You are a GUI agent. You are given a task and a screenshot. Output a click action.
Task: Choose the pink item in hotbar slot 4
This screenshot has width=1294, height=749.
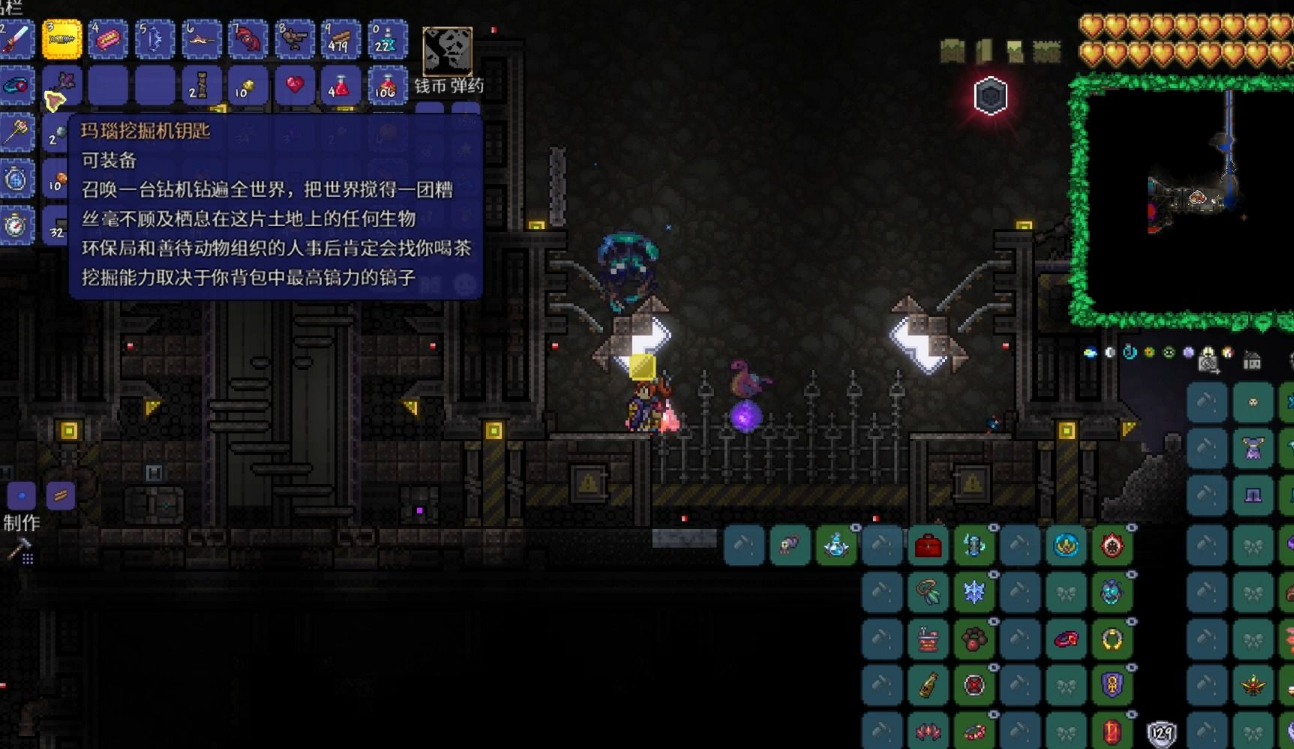pyautogui.click(x=108, y=39)
